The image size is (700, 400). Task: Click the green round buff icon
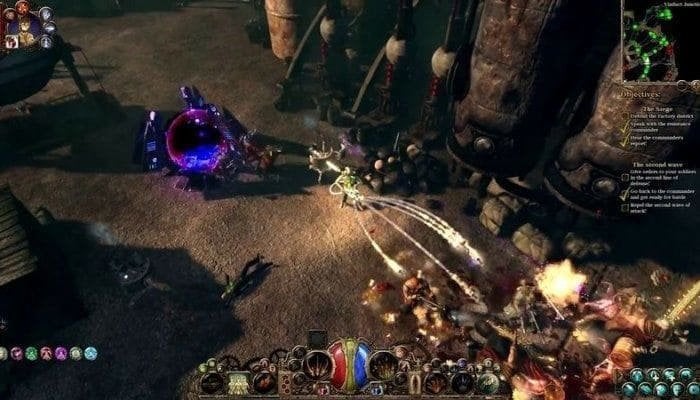pos(31,353)
